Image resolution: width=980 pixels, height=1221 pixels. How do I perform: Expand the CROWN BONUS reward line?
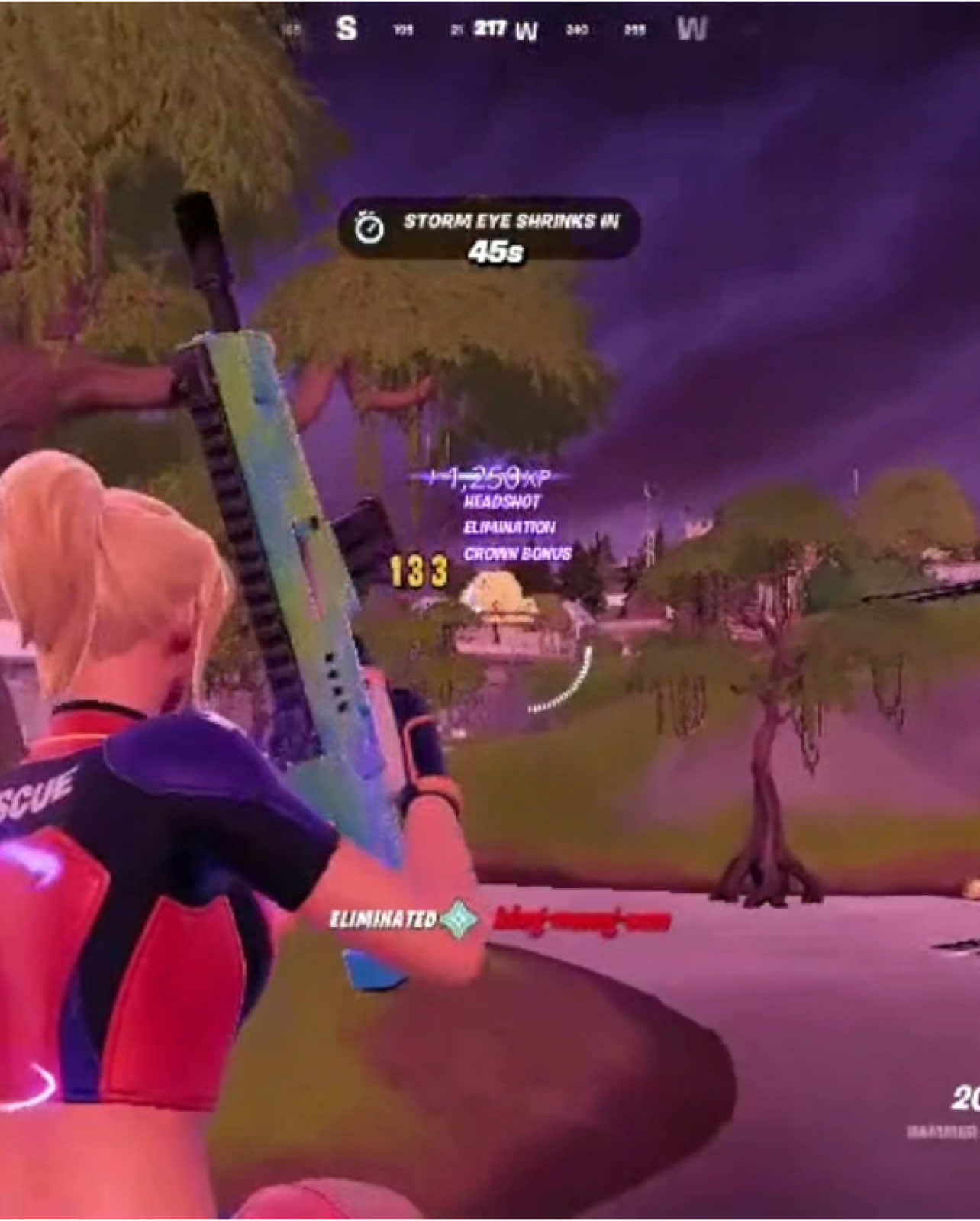[517, 554]
